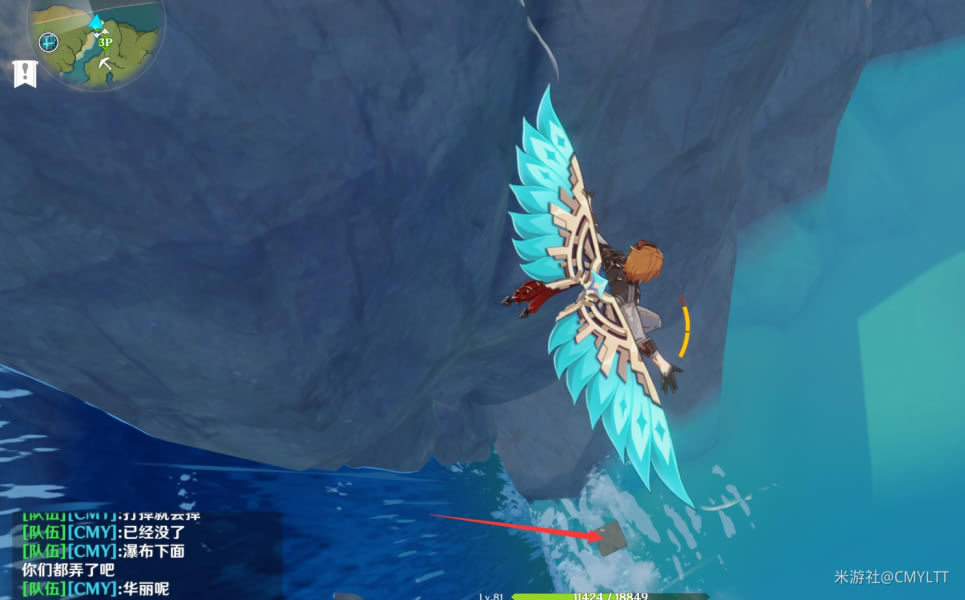Click the blue compass marker on the minimap

coord(49,42)
